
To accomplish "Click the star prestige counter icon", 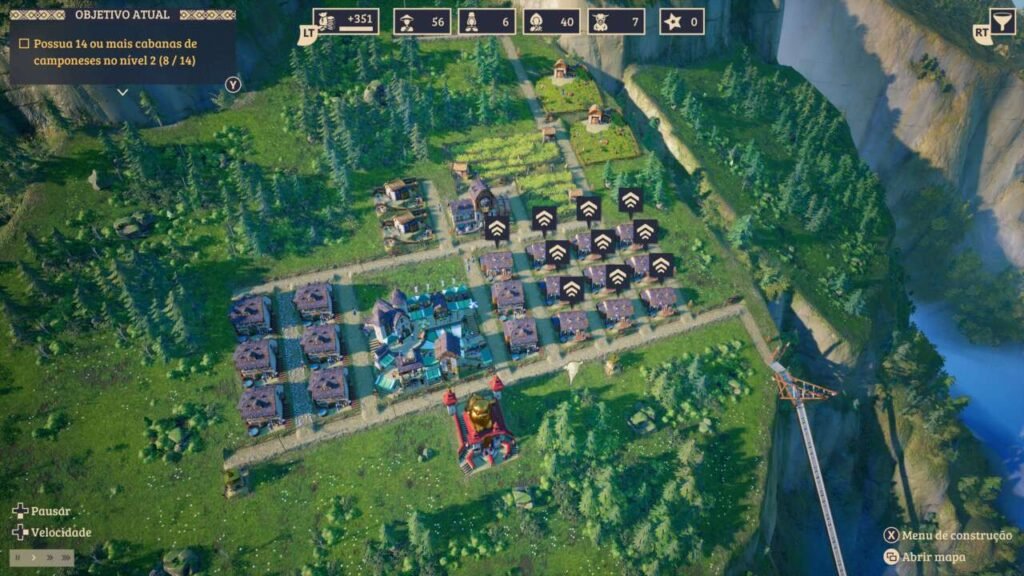I will 667,22.
